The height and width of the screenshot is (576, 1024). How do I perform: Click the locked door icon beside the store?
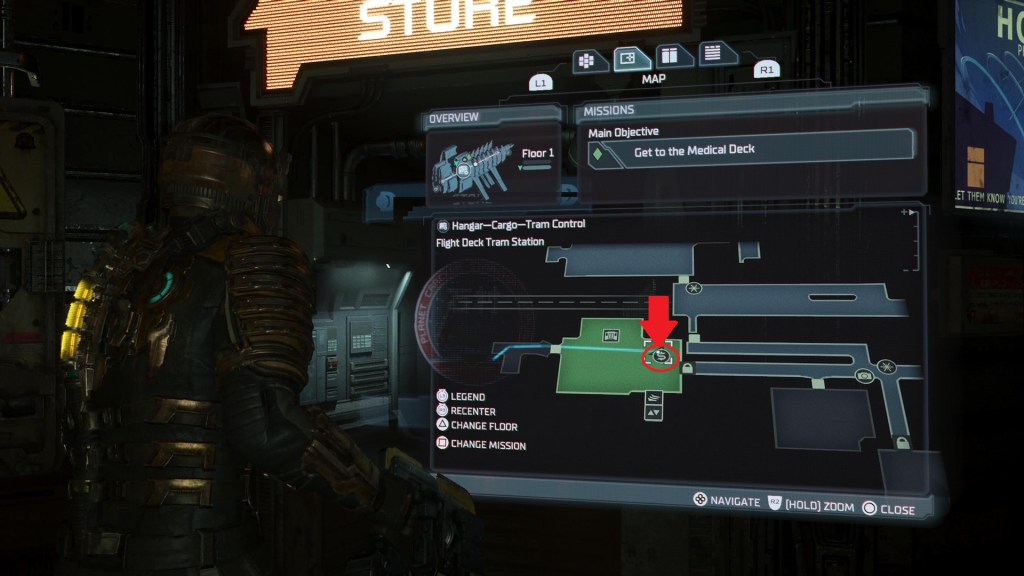coord(688,369)
